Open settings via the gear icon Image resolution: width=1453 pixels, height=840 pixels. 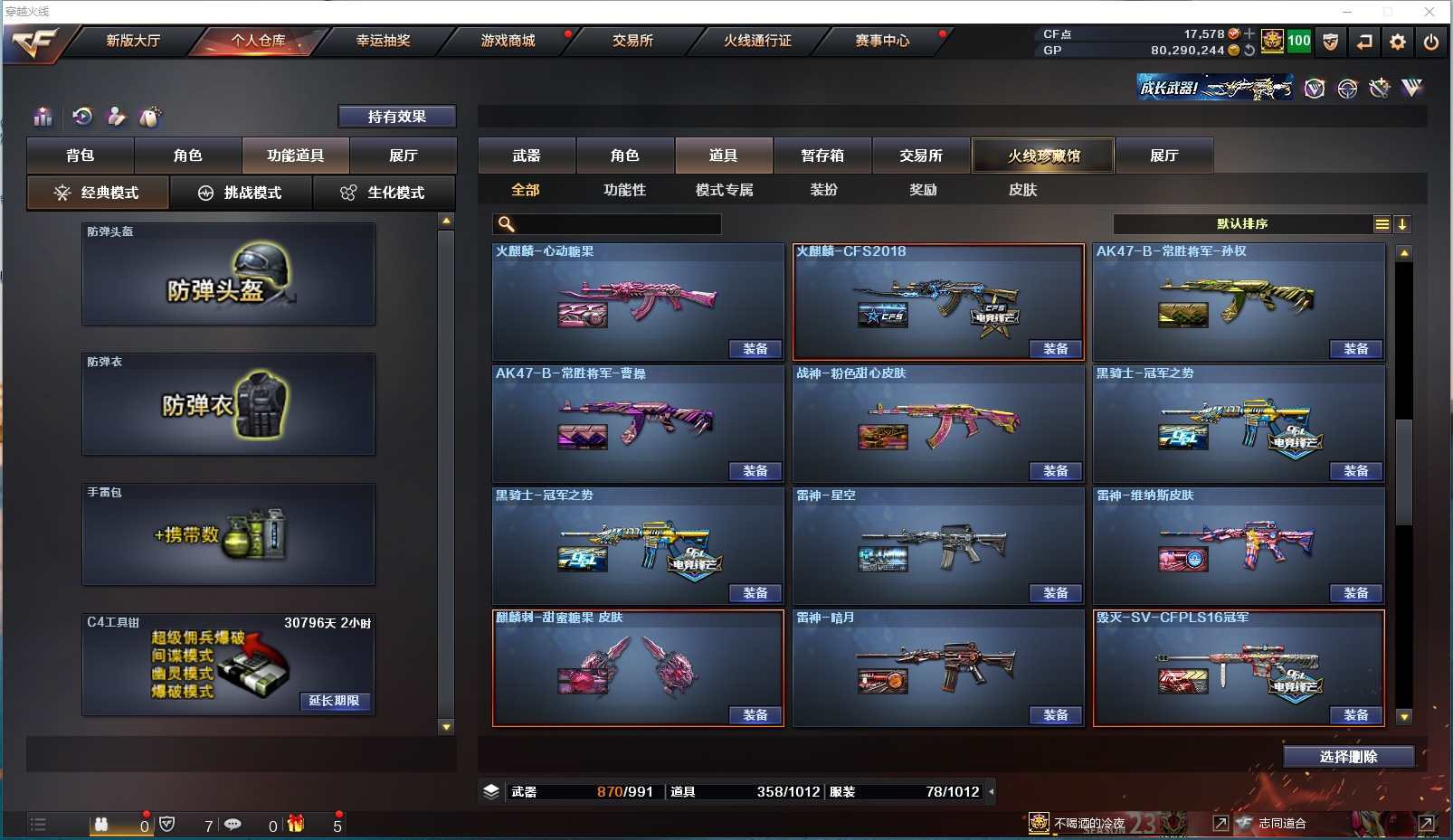coord(1398,42)
